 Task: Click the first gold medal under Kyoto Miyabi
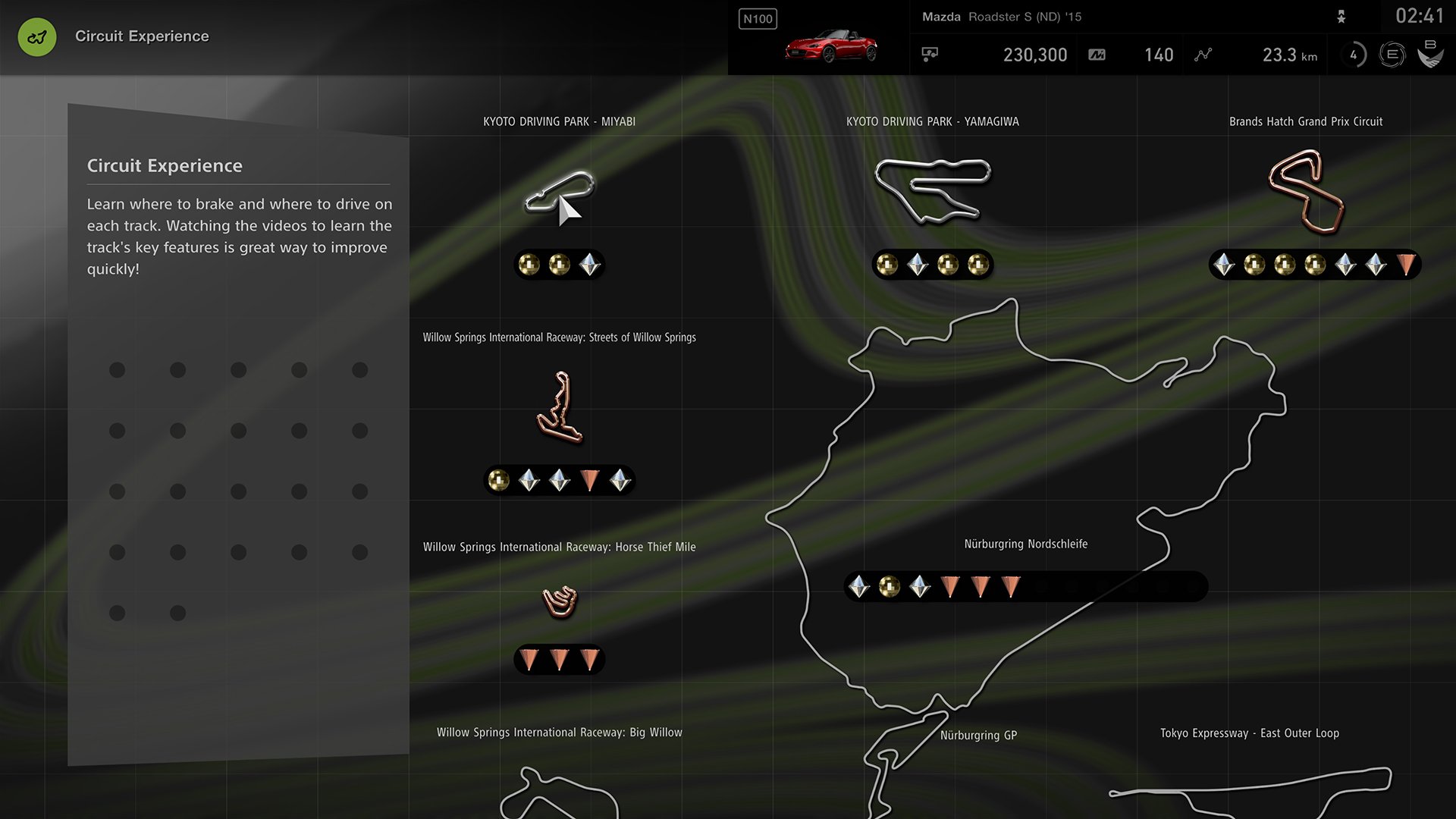point(529,264)
